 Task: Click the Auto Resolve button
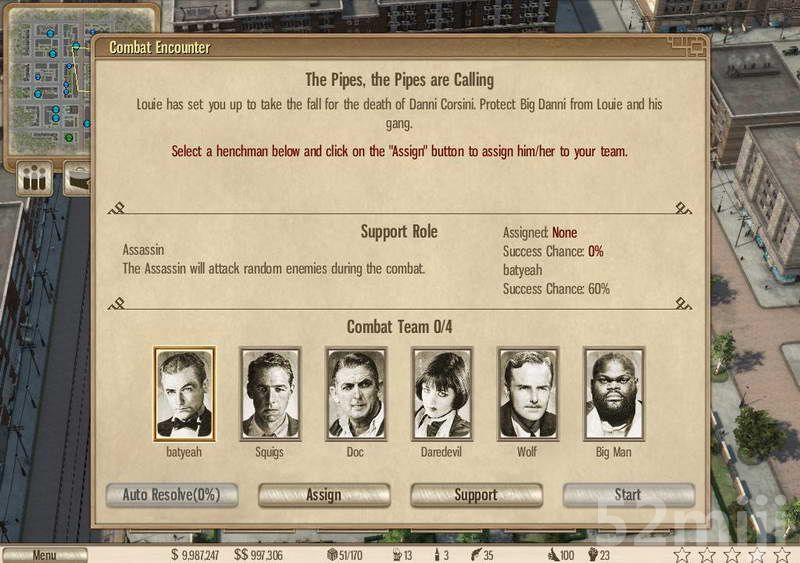[172, 495]
